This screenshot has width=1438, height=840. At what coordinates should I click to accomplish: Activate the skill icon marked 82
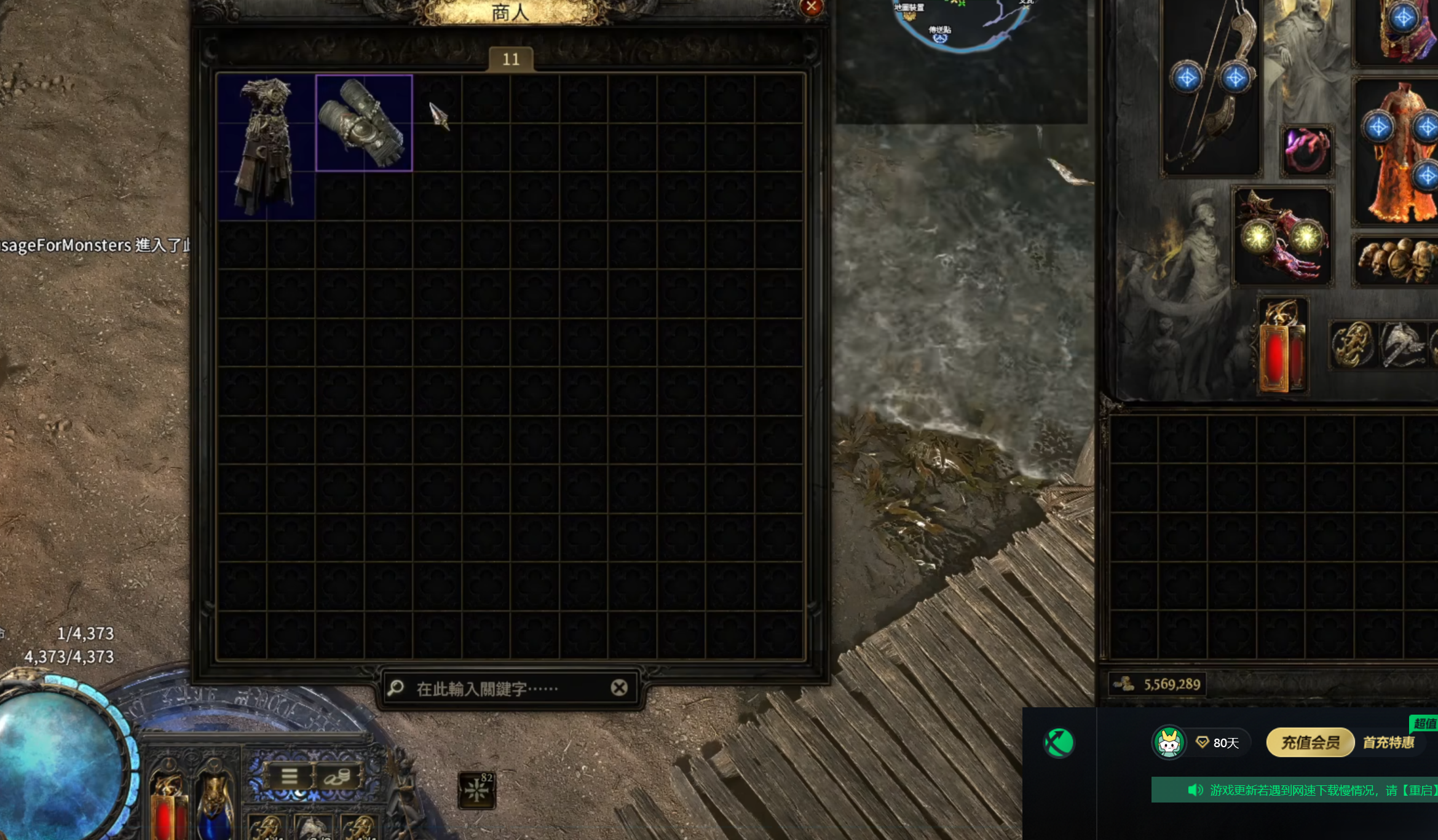[x=476, y=790]
